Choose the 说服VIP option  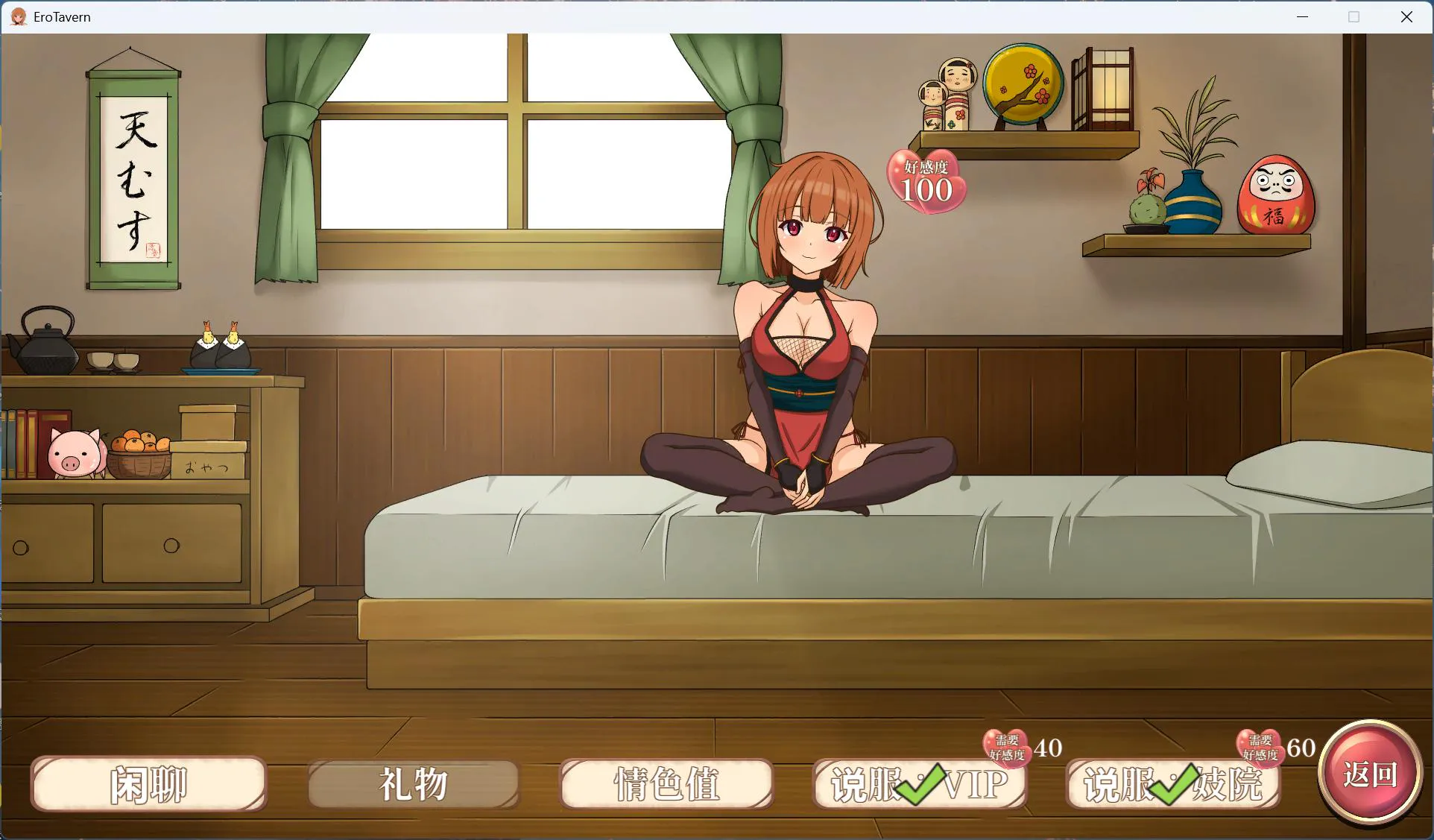pos(919,784)
